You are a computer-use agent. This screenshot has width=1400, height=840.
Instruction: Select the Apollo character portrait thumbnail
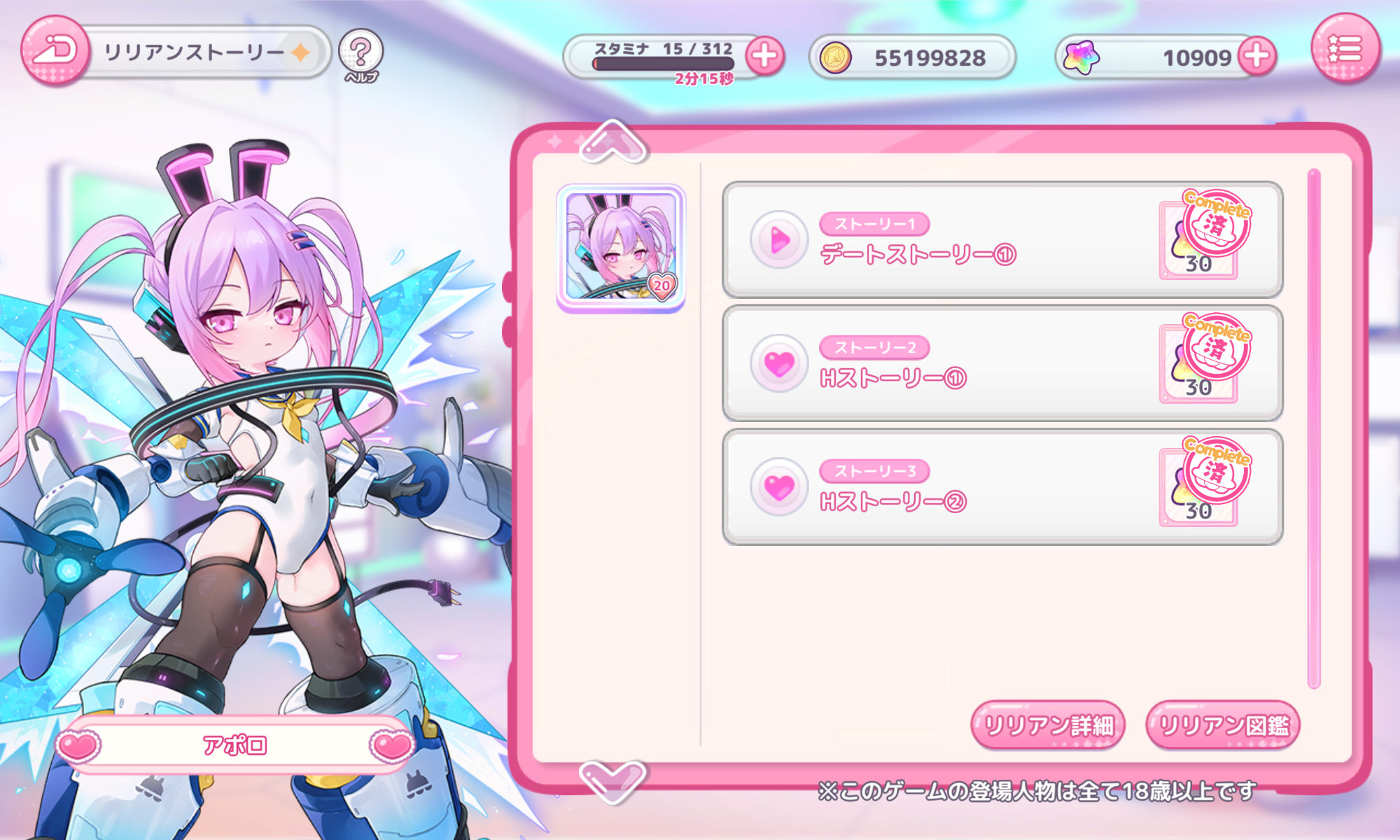click(621, 248)
